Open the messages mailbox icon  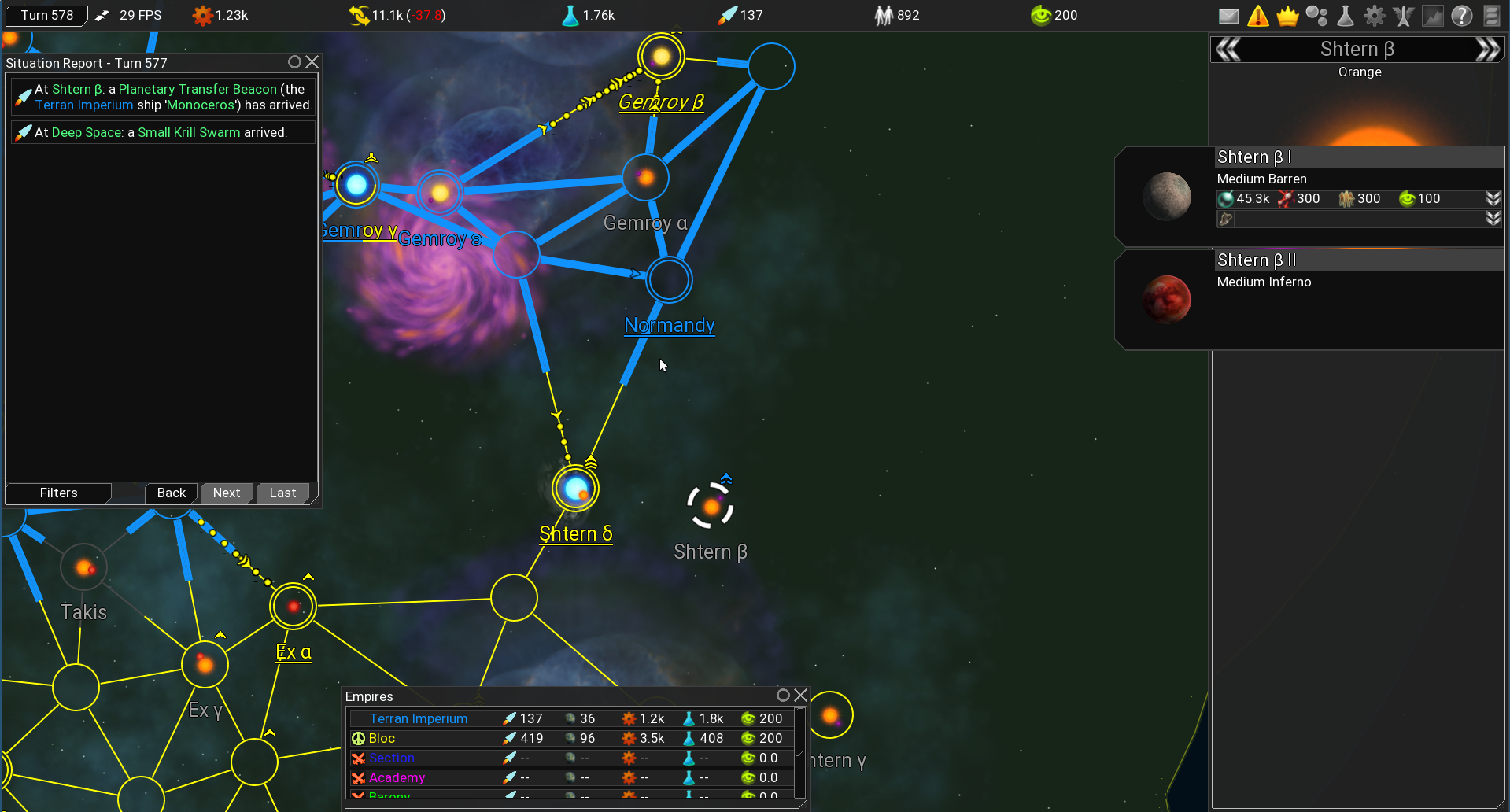pos(1228,15)
